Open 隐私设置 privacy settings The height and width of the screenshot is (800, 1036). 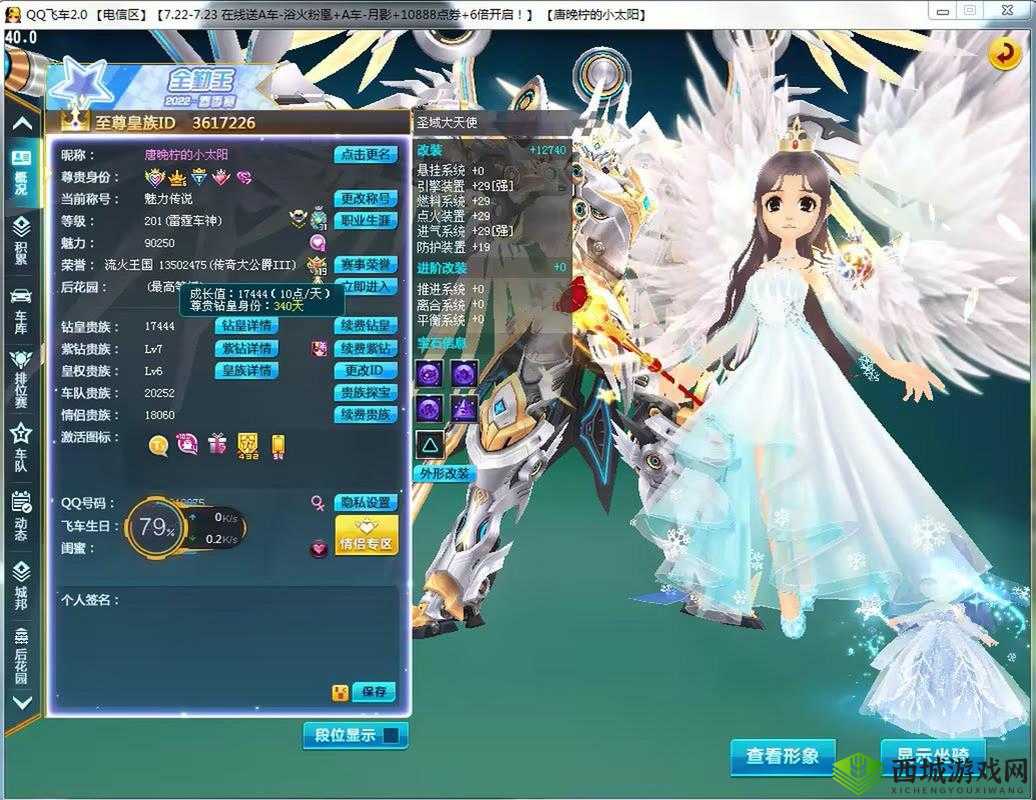coord(365,503)
